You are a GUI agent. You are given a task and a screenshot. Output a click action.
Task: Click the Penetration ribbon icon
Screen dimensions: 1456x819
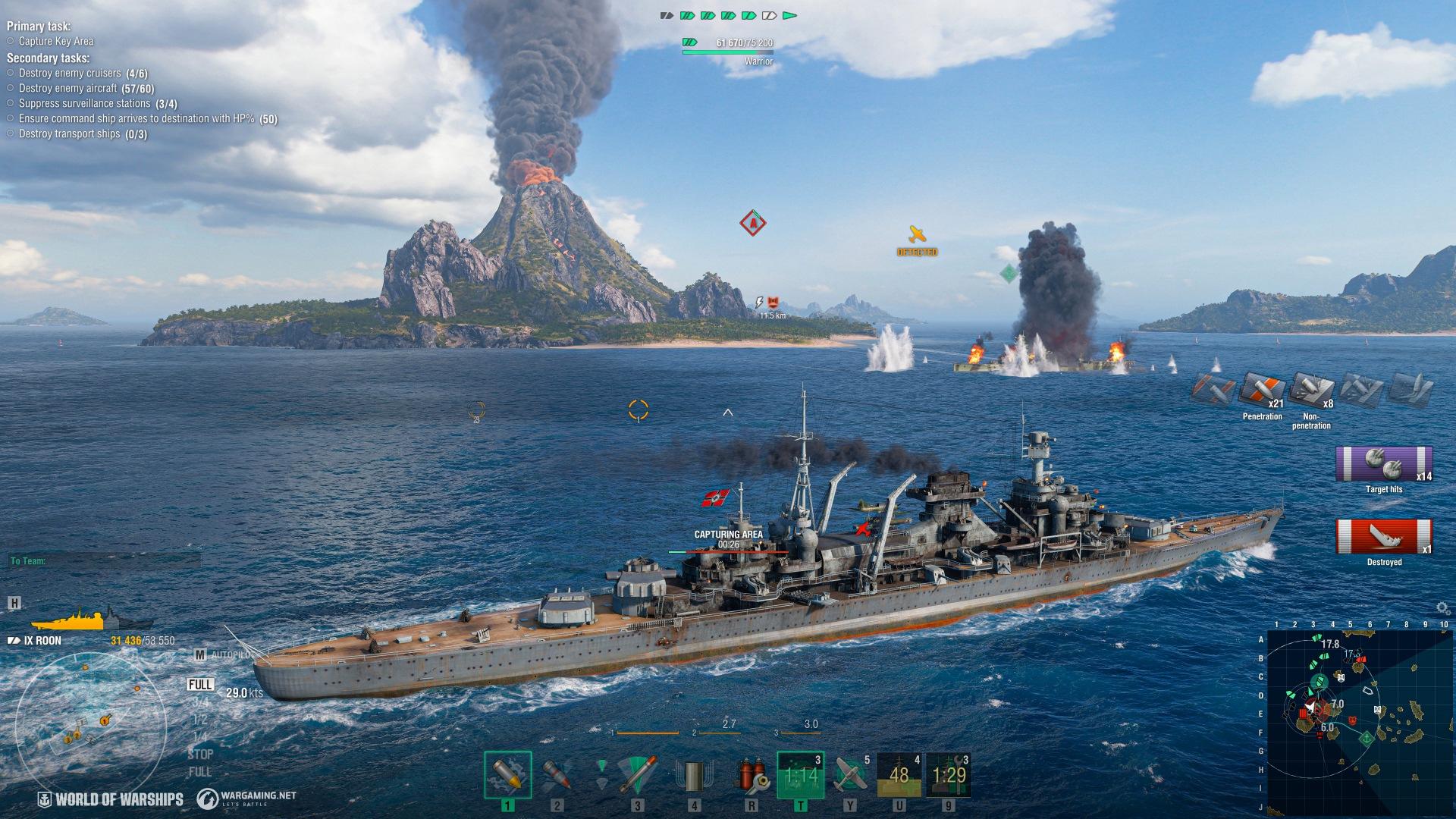coord(1263,390)
